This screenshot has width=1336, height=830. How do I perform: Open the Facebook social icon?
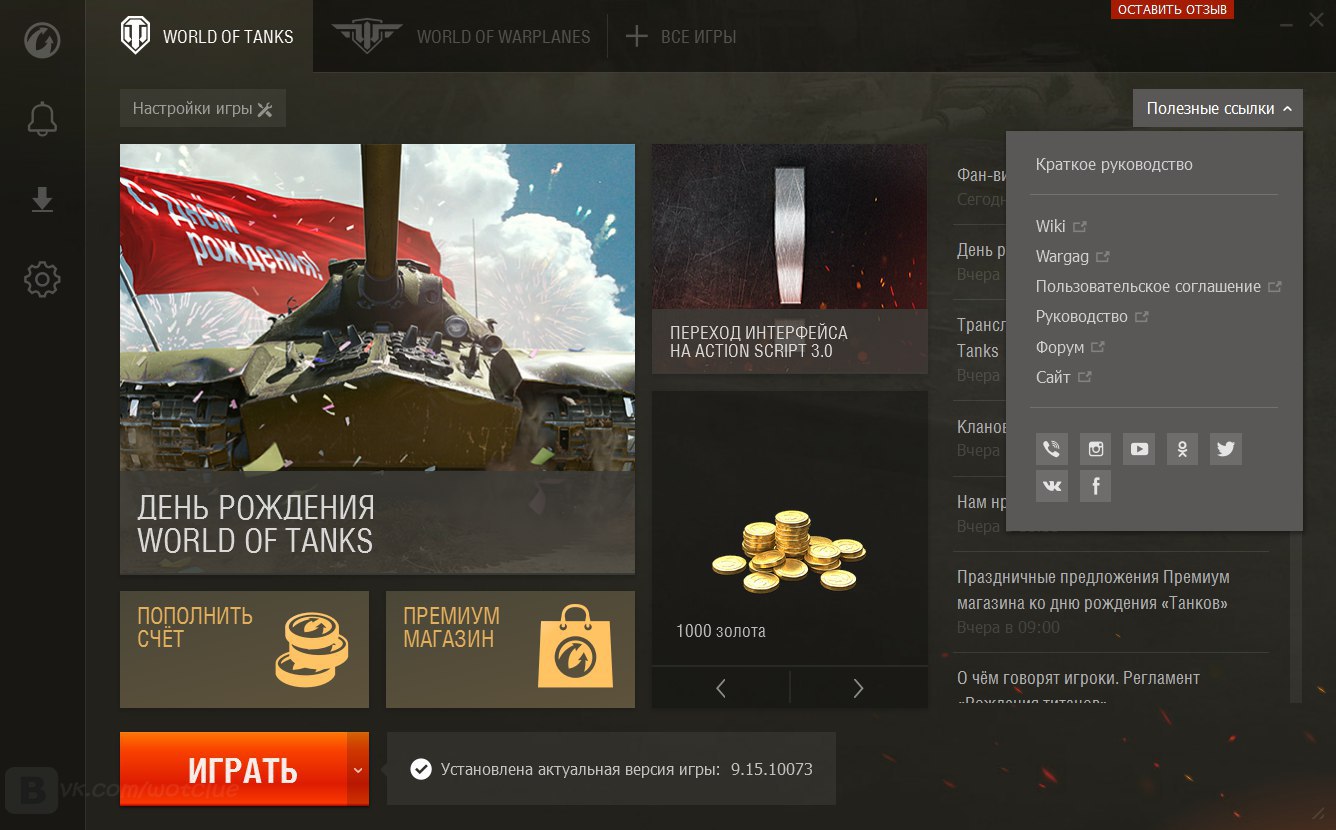(1096, 486)
